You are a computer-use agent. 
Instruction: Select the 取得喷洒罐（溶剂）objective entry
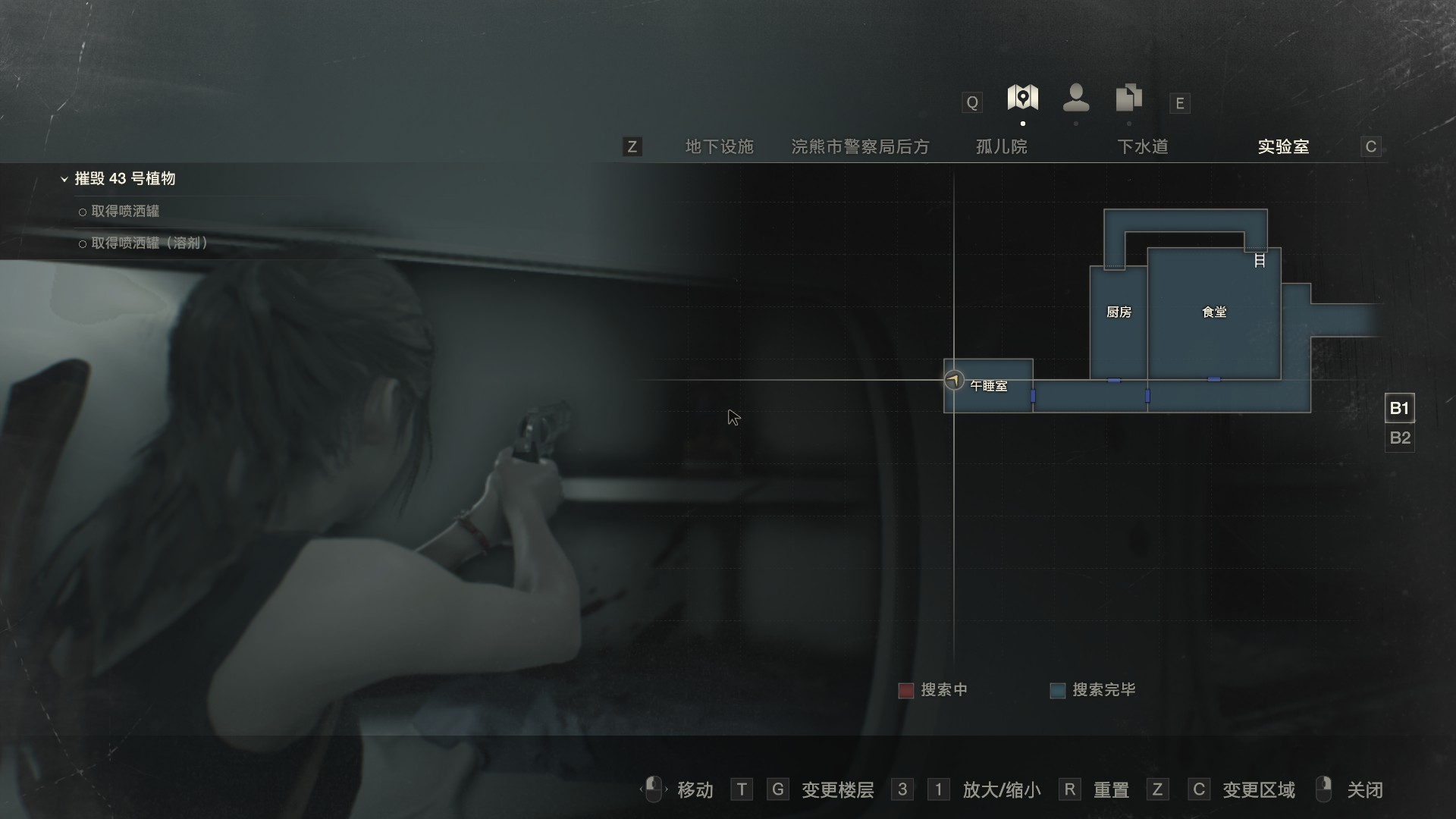coord(149,243)
